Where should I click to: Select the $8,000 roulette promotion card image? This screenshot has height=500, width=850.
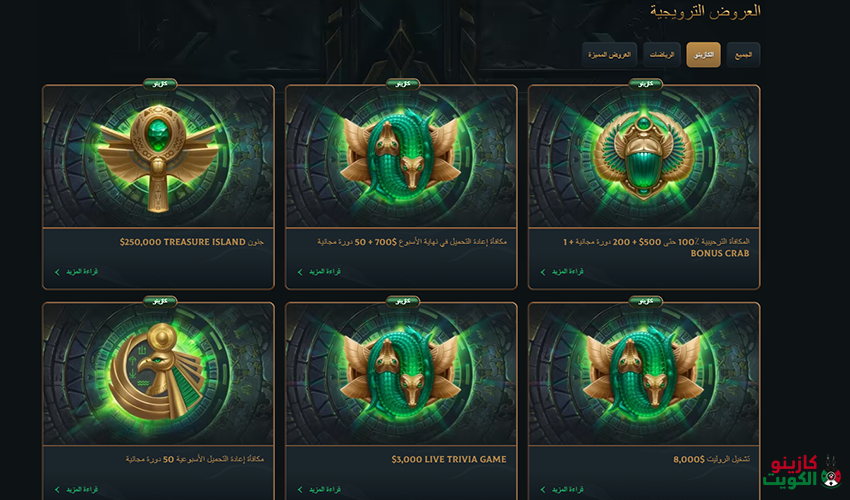coord(644,374)
